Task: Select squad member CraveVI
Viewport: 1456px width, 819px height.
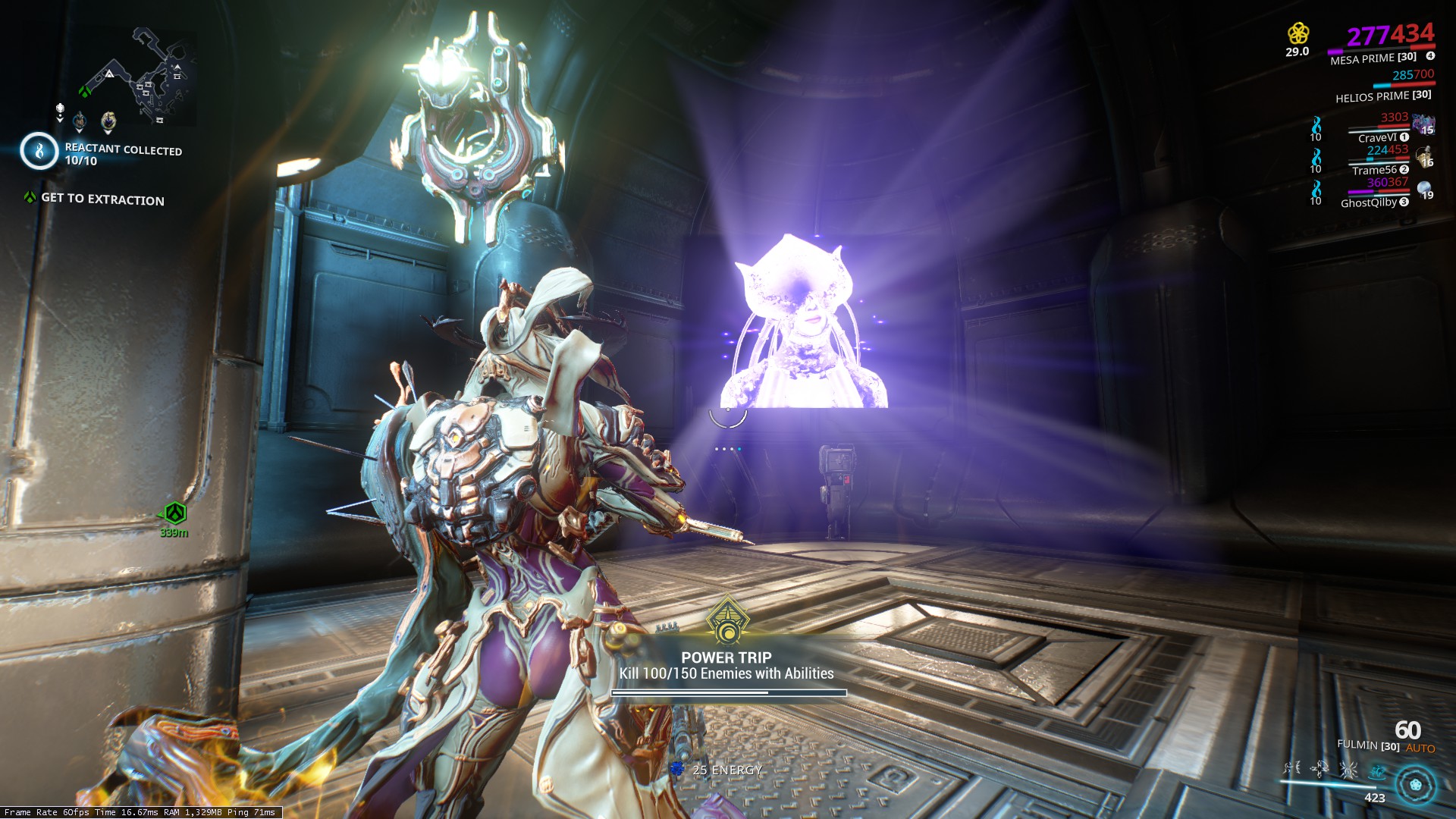Action: pos(1376,138)
